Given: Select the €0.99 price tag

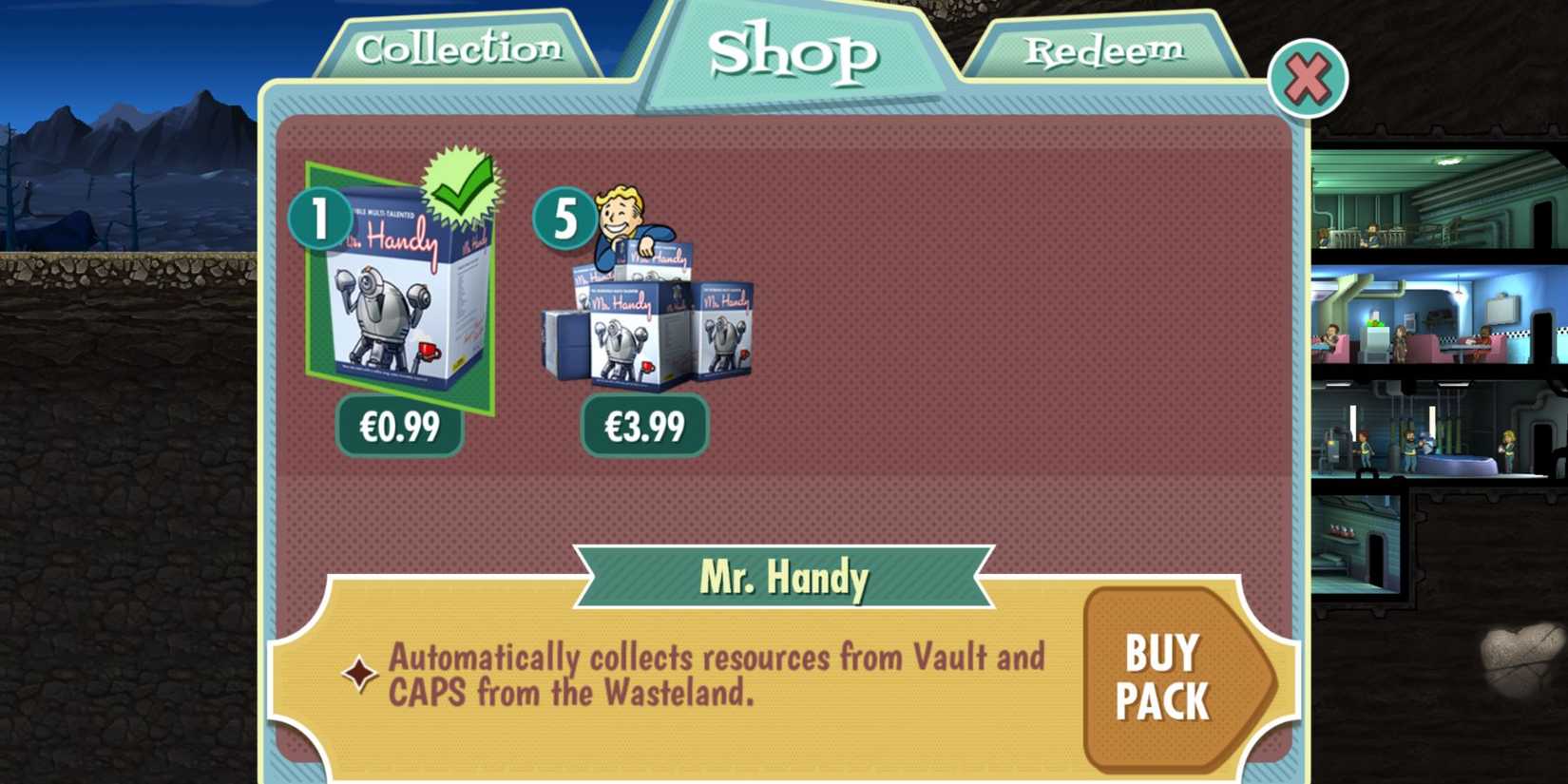Looking at the screenshot, I should click(x=398, y=427).
